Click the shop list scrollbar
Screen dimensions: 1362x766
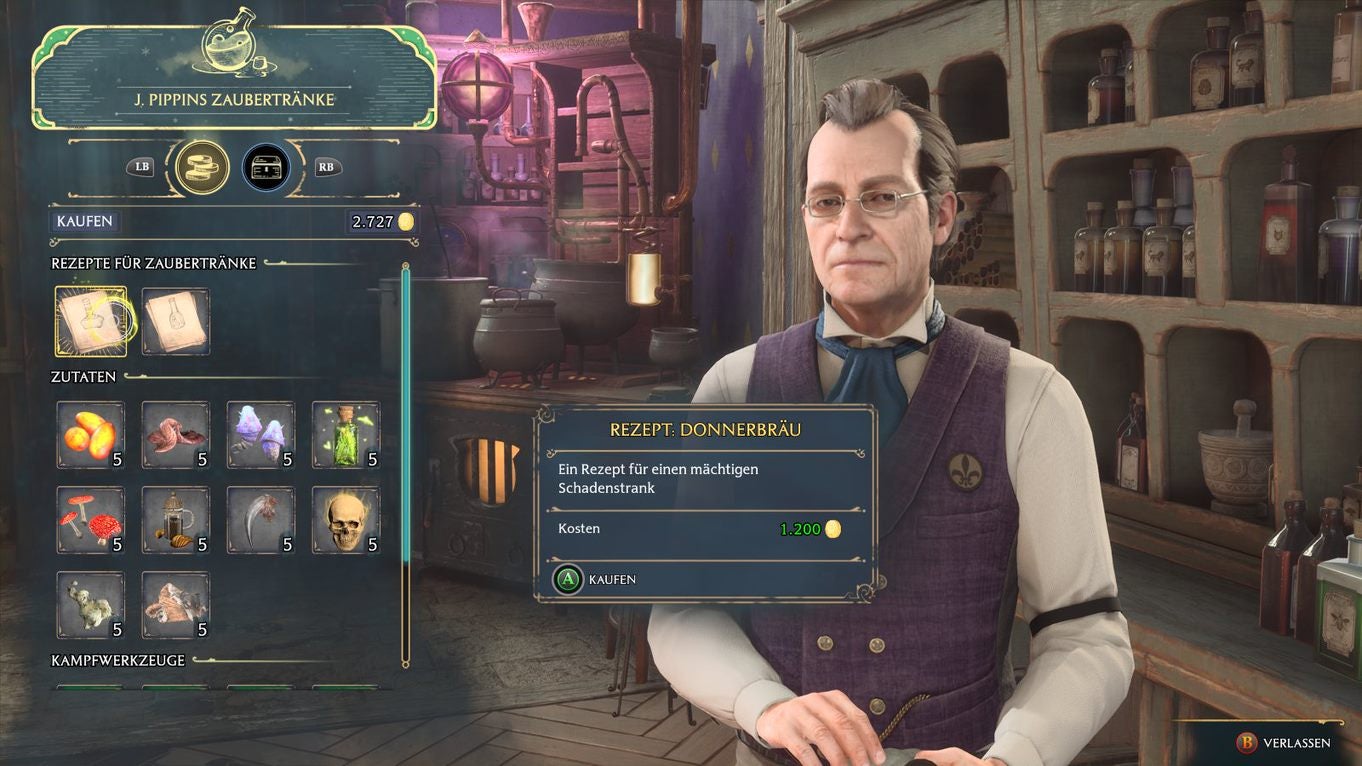(406, 460)
